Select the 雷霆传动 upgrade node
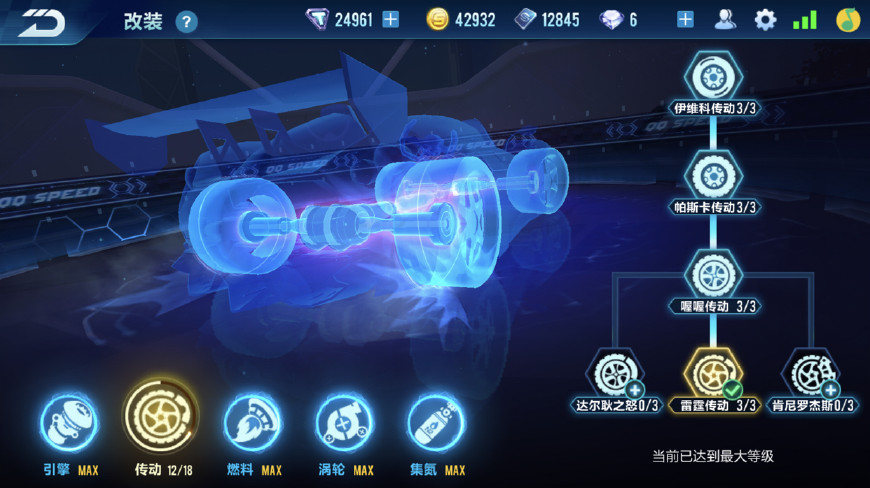 point(713,373)
